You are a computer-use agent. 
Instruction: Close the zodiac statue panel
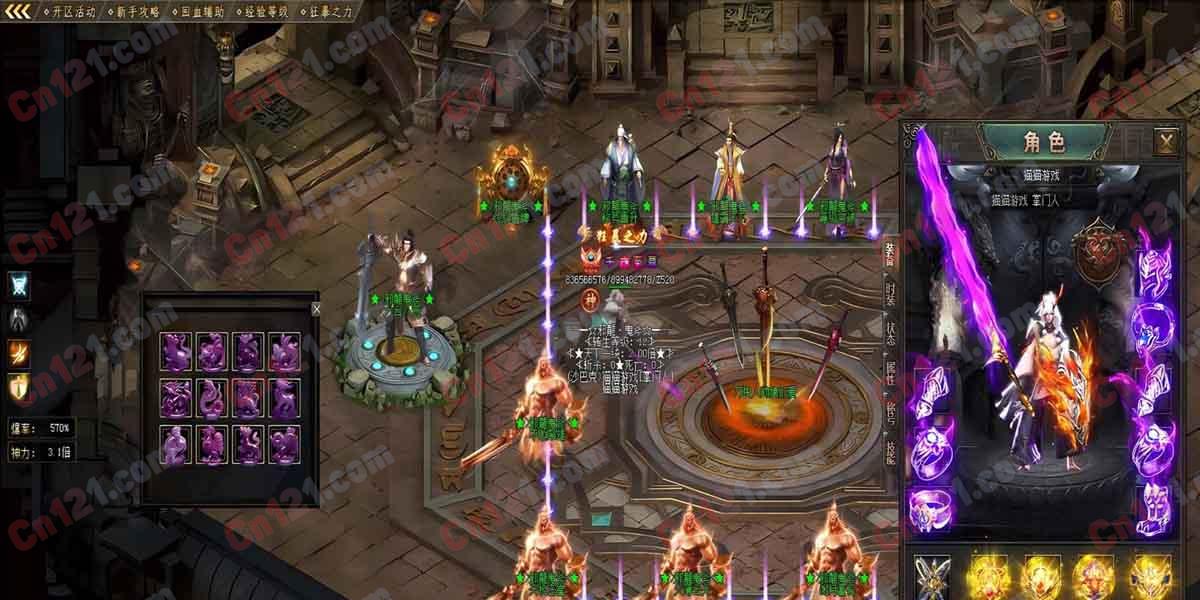(x=316, y=310)
